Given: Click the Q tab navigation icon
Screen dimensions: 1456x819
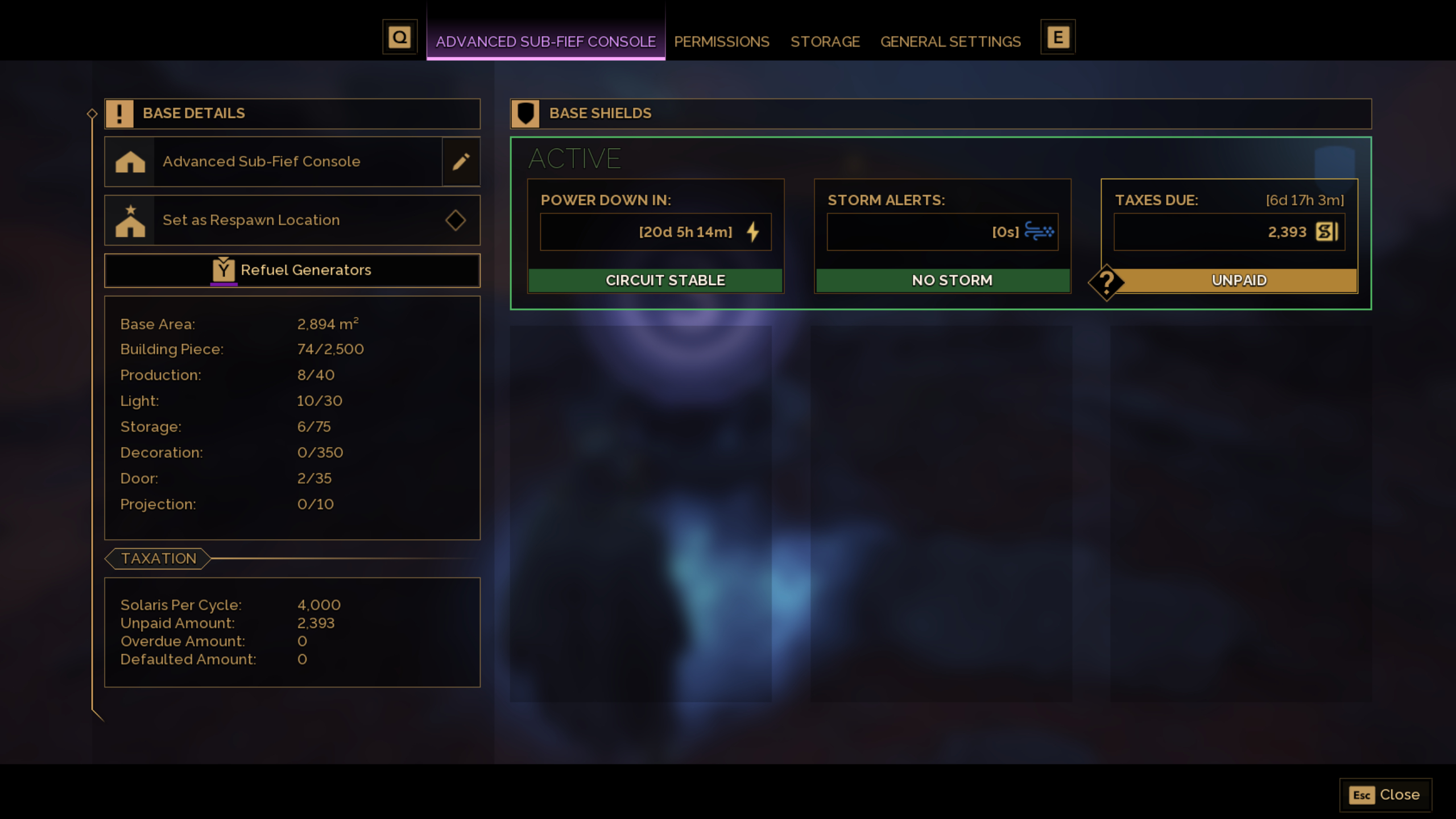Looking at the screenshot, I should click(400, 36).
